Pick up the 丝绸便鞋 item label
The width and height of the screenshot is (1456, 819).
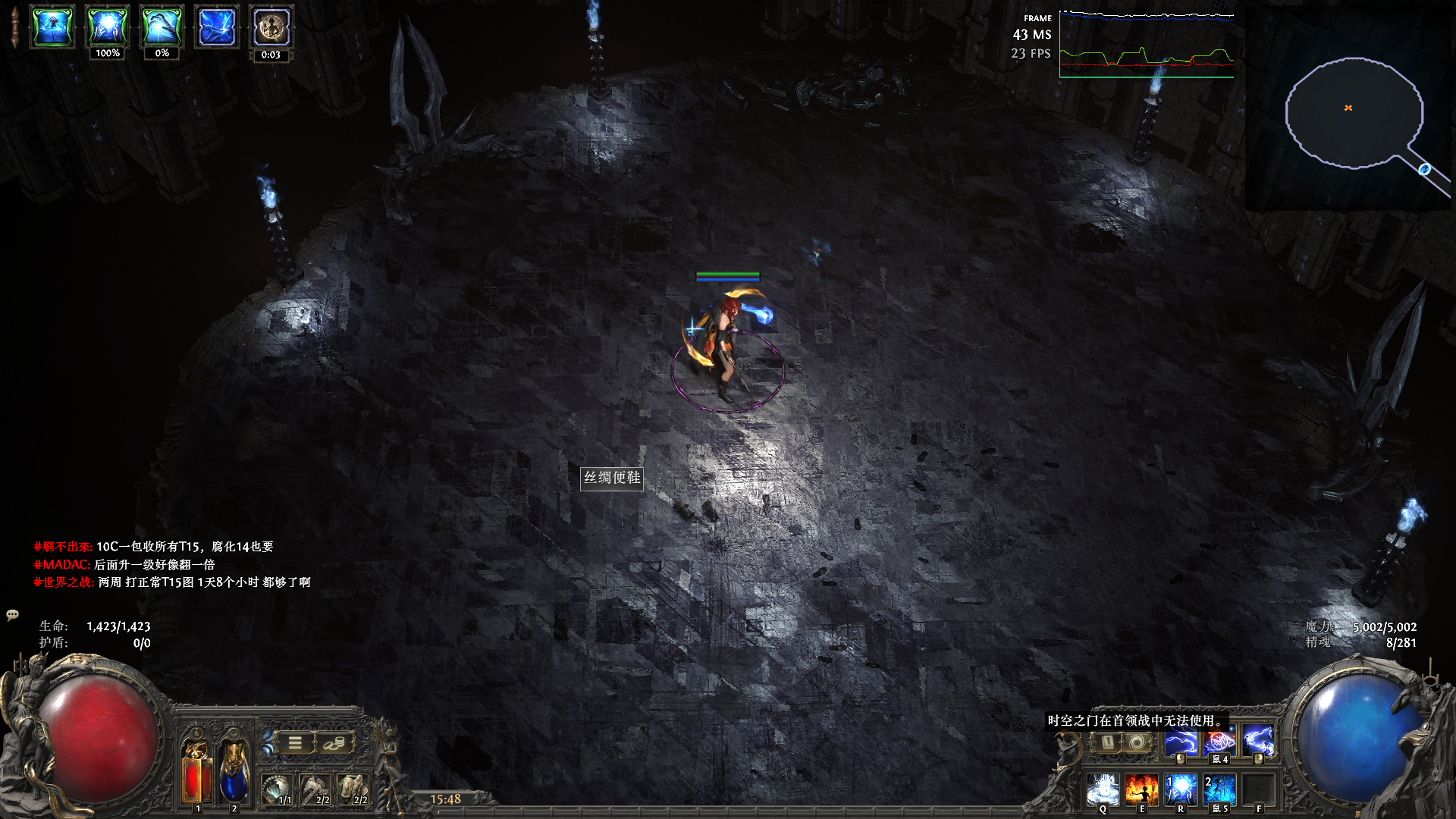pos(612,478)
